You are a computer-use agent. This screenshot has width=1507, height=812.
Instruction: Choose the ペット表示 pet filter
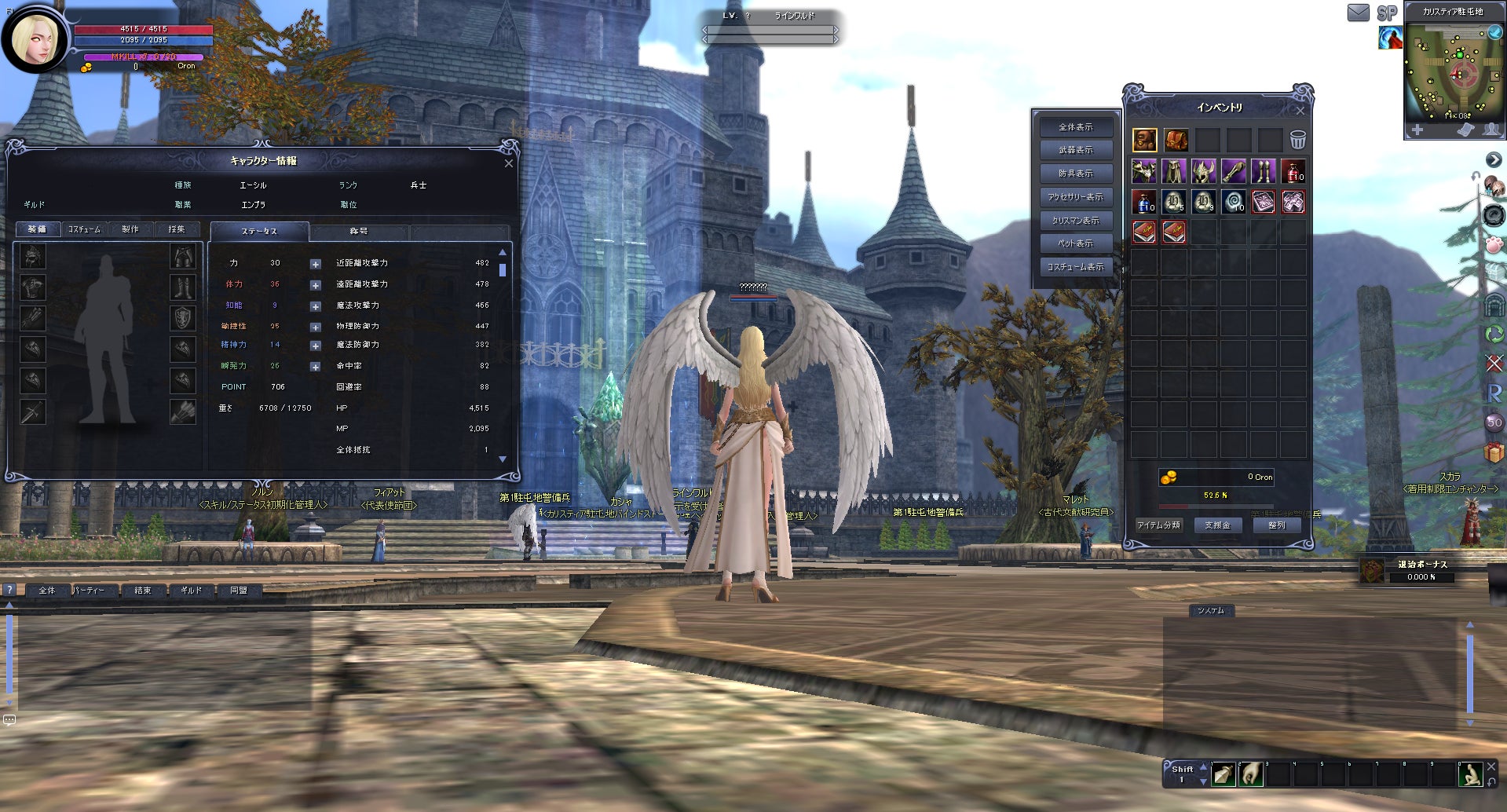pyautogui.click(x=1075, y=243)
